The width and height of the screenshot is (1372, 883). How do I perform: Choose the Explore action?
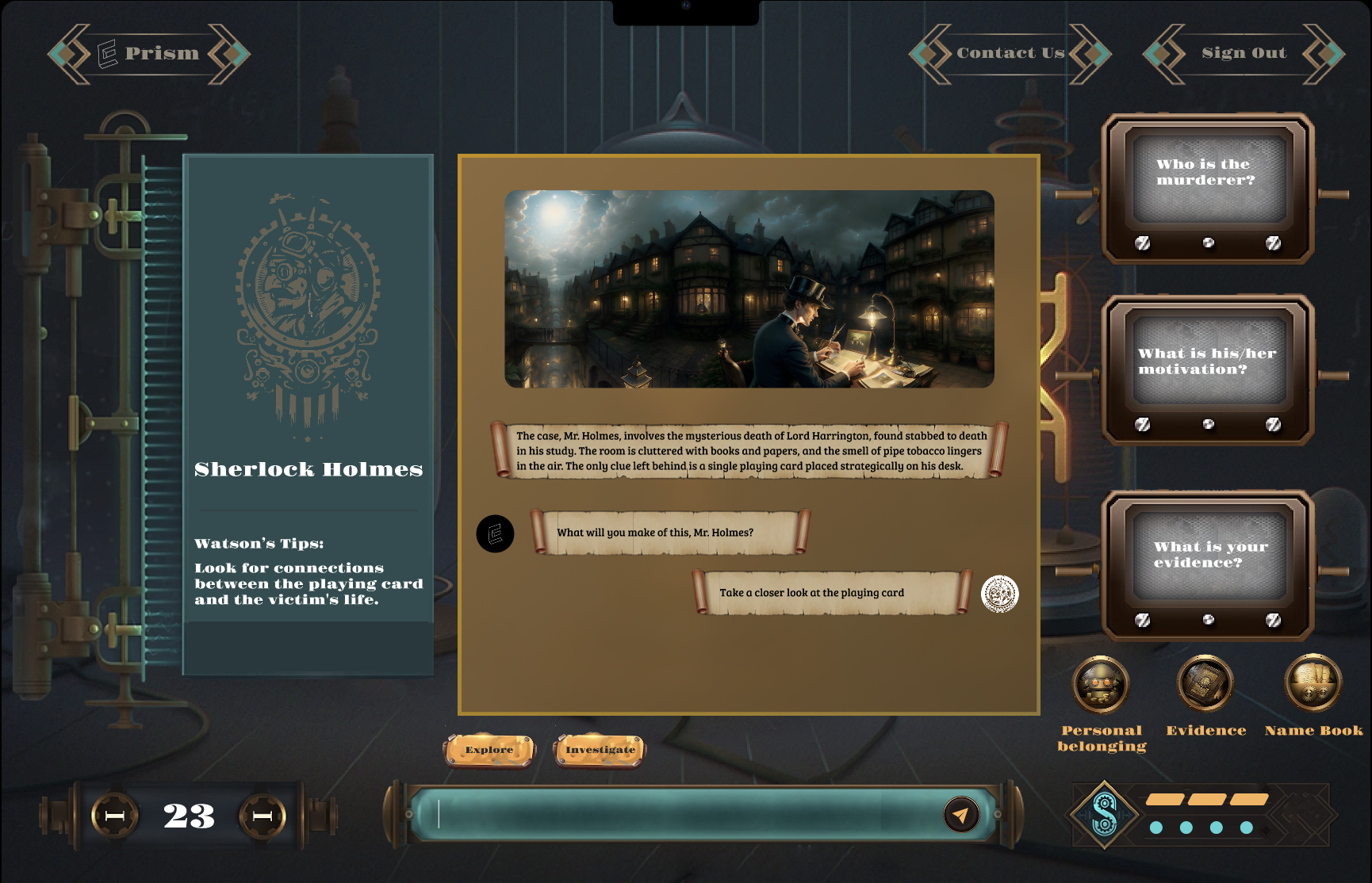click(489, 750)
